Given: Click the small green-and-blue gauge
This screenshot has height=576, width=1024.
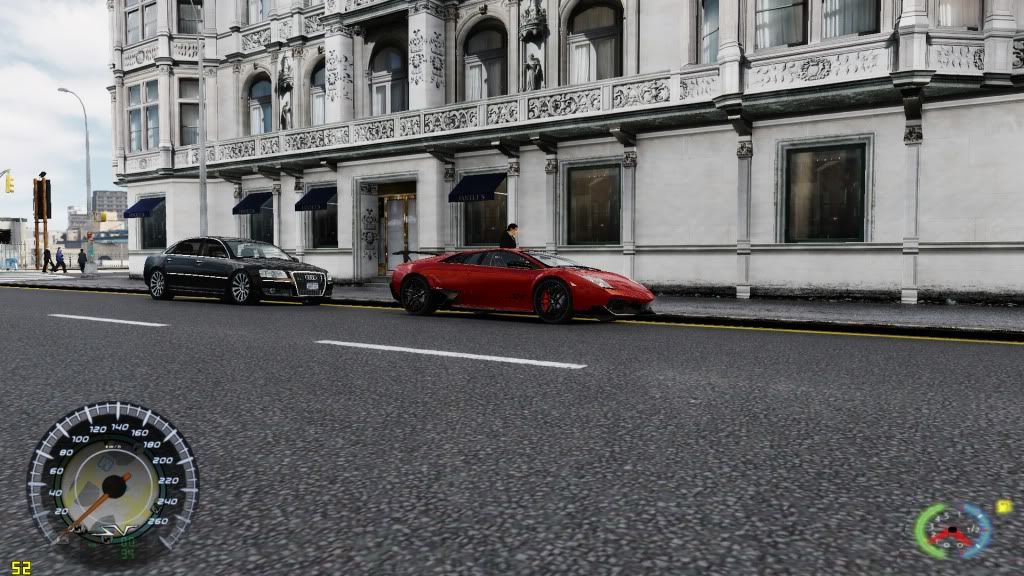Looking at the screenshot, I should tap(952, 530).
